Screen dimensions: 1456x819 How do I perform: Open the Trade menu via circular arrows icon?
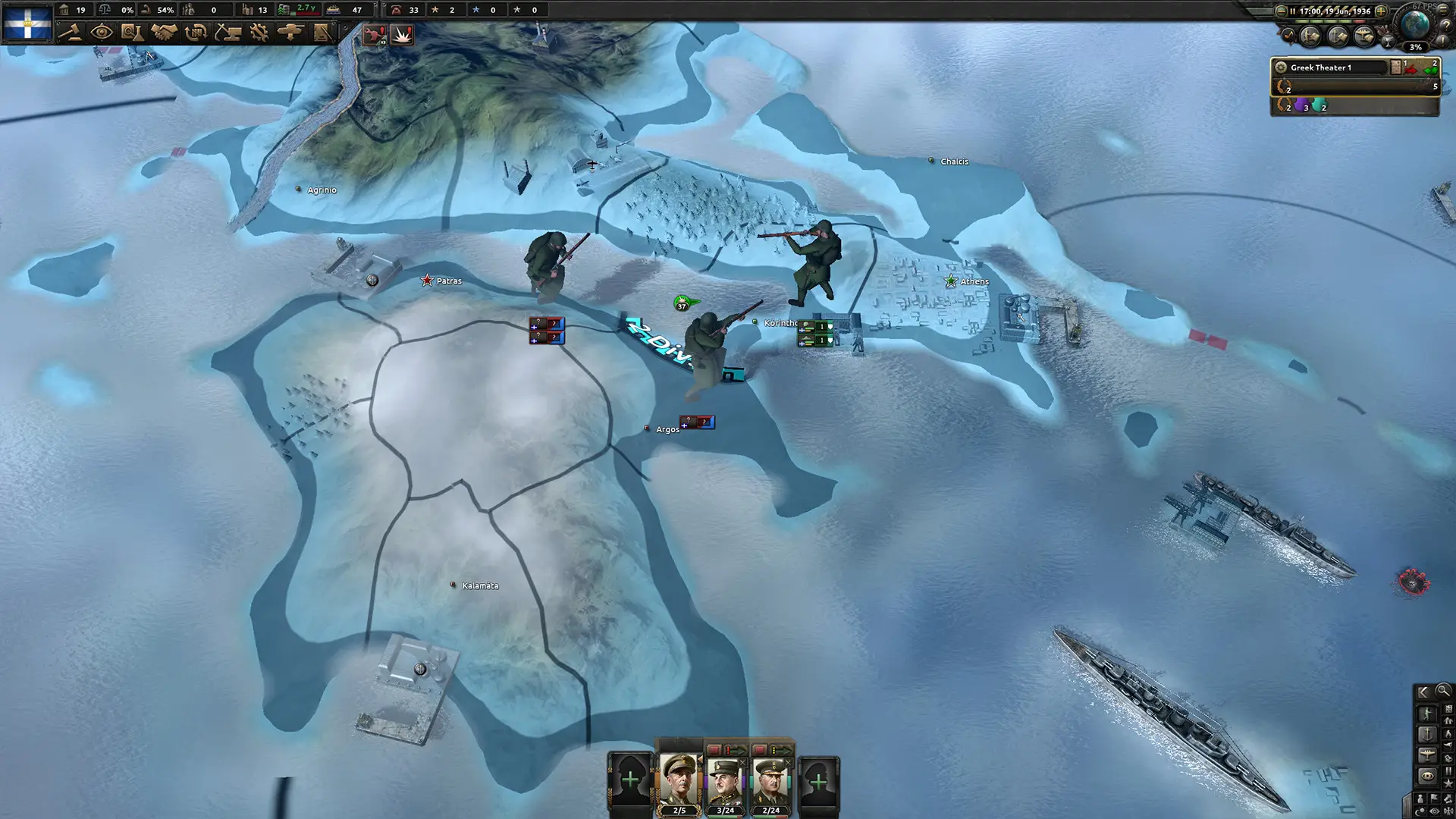click(x=196, y=32)
